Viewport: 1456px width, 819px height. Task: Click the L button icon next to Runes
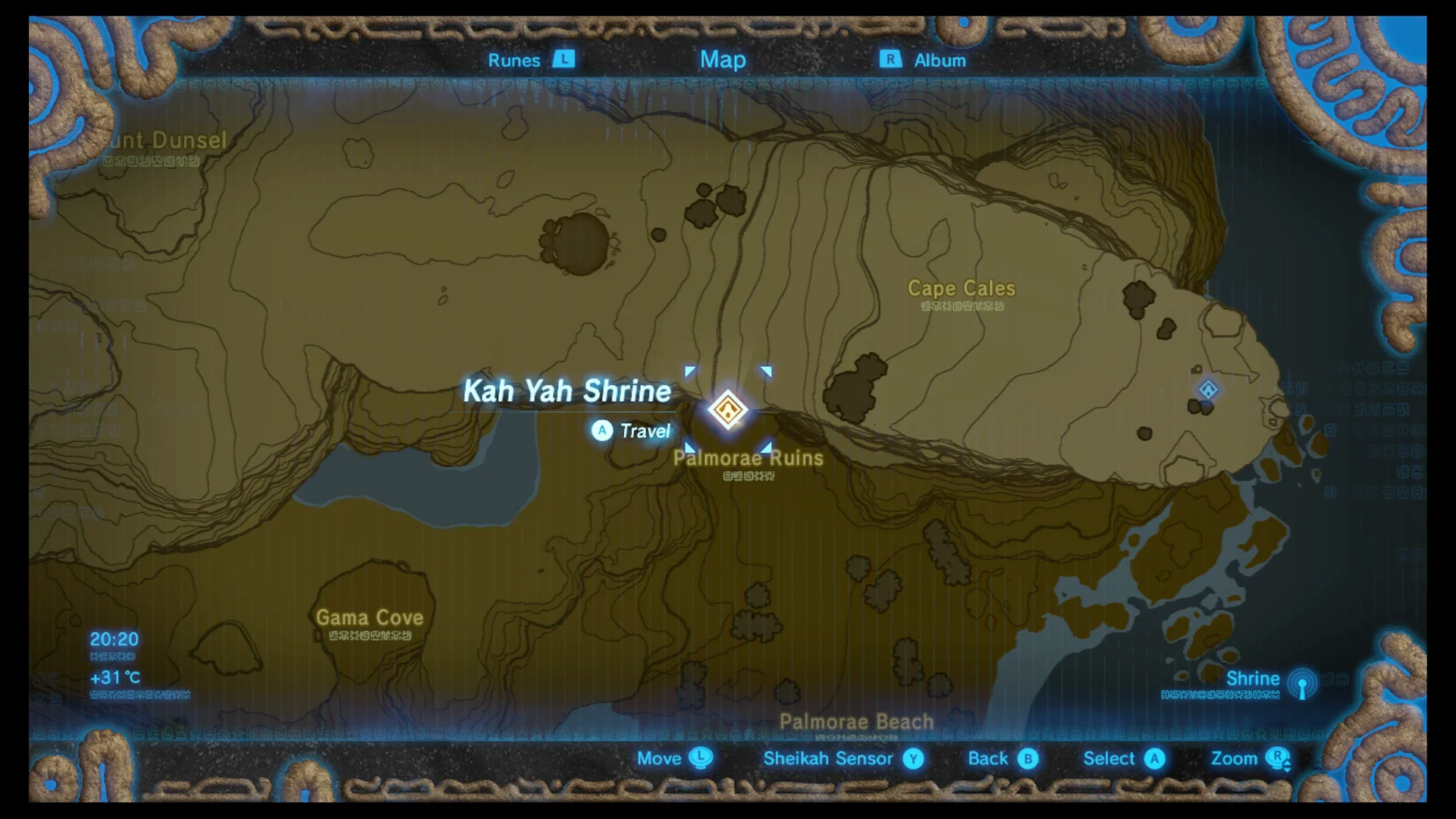(565, 60)
